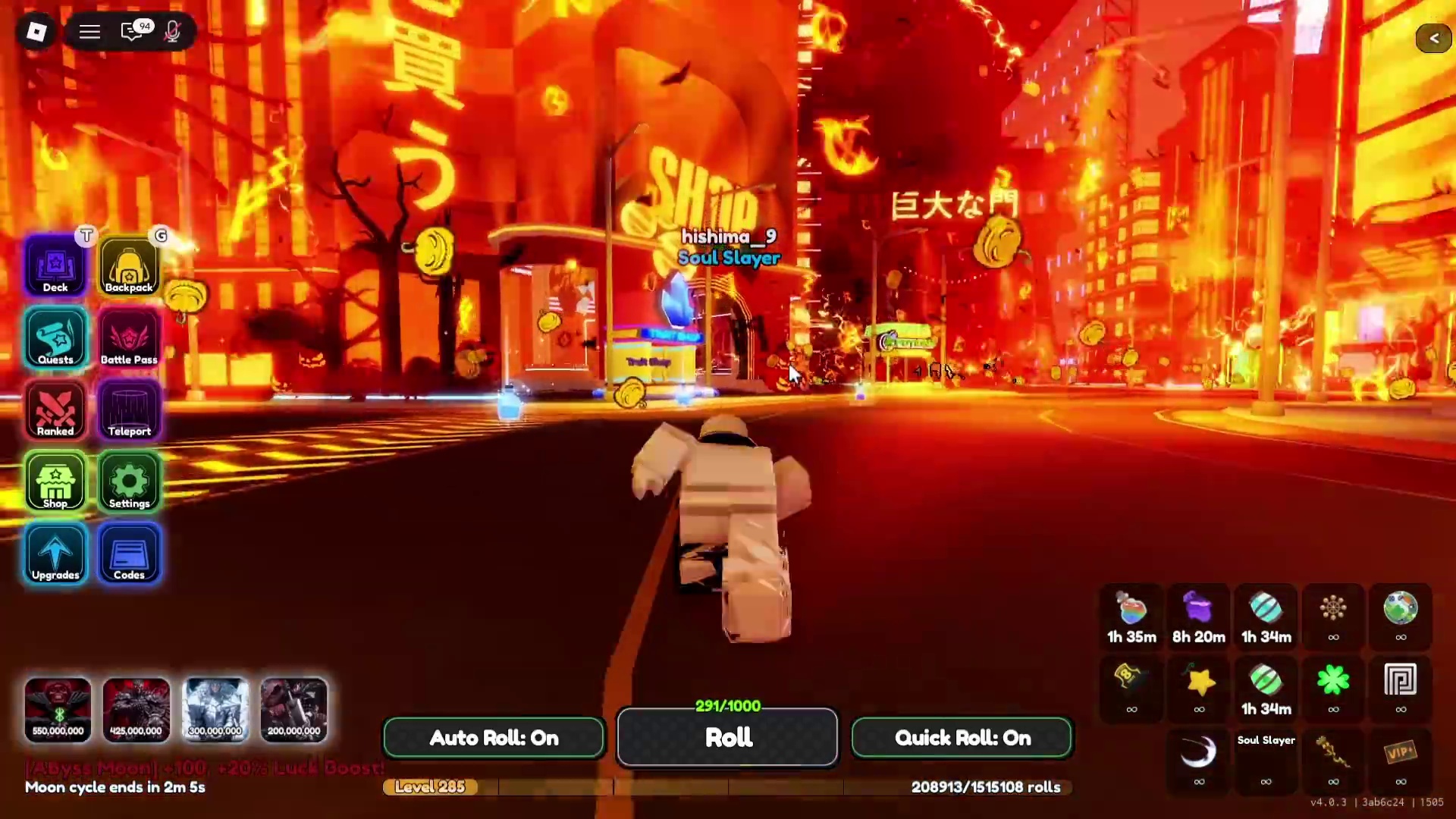
Task: Open the Battle Pass
Action: click(x=129, y=338)
